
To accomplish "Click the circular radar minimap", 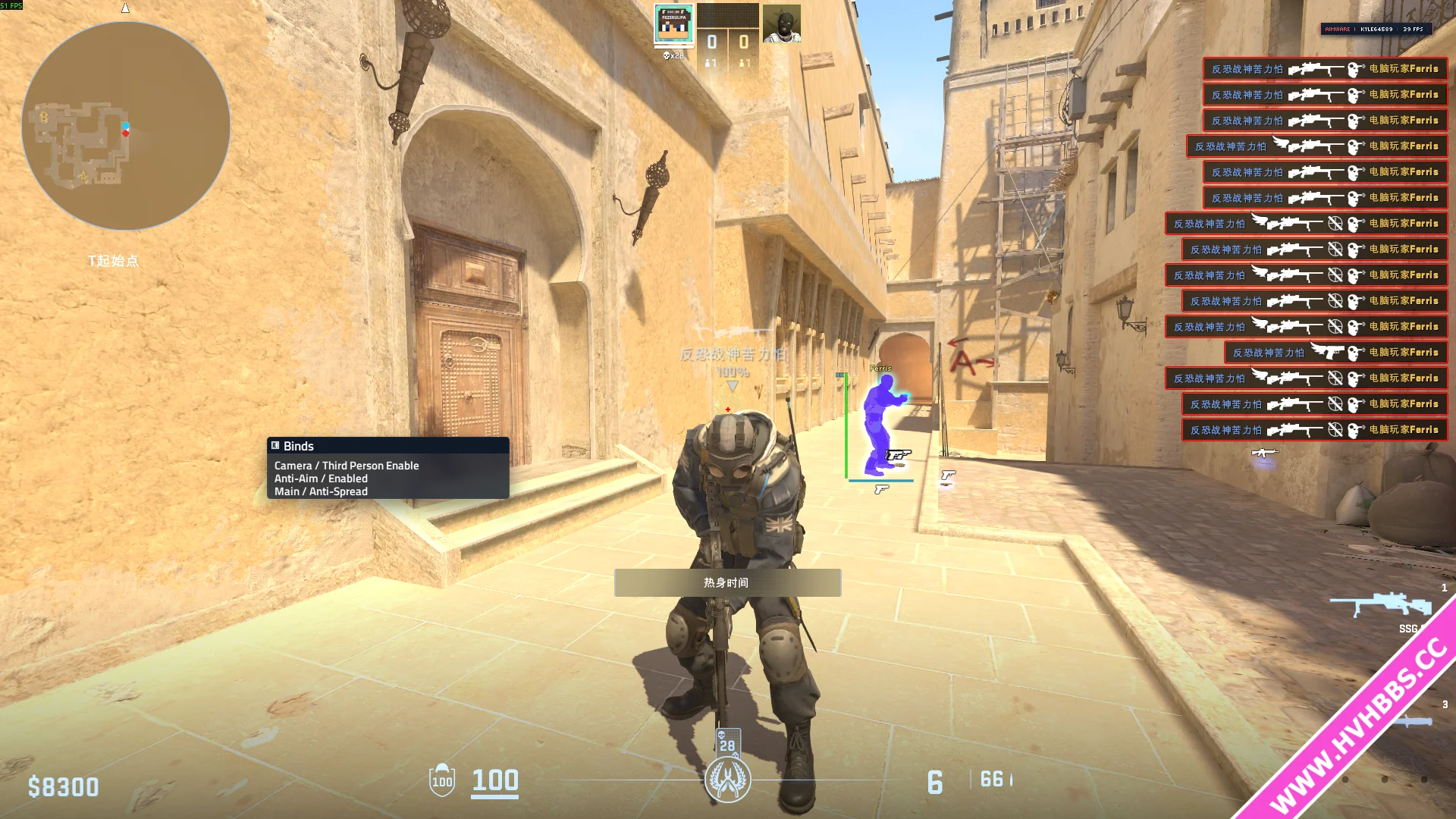I will [x=126, y=126].
